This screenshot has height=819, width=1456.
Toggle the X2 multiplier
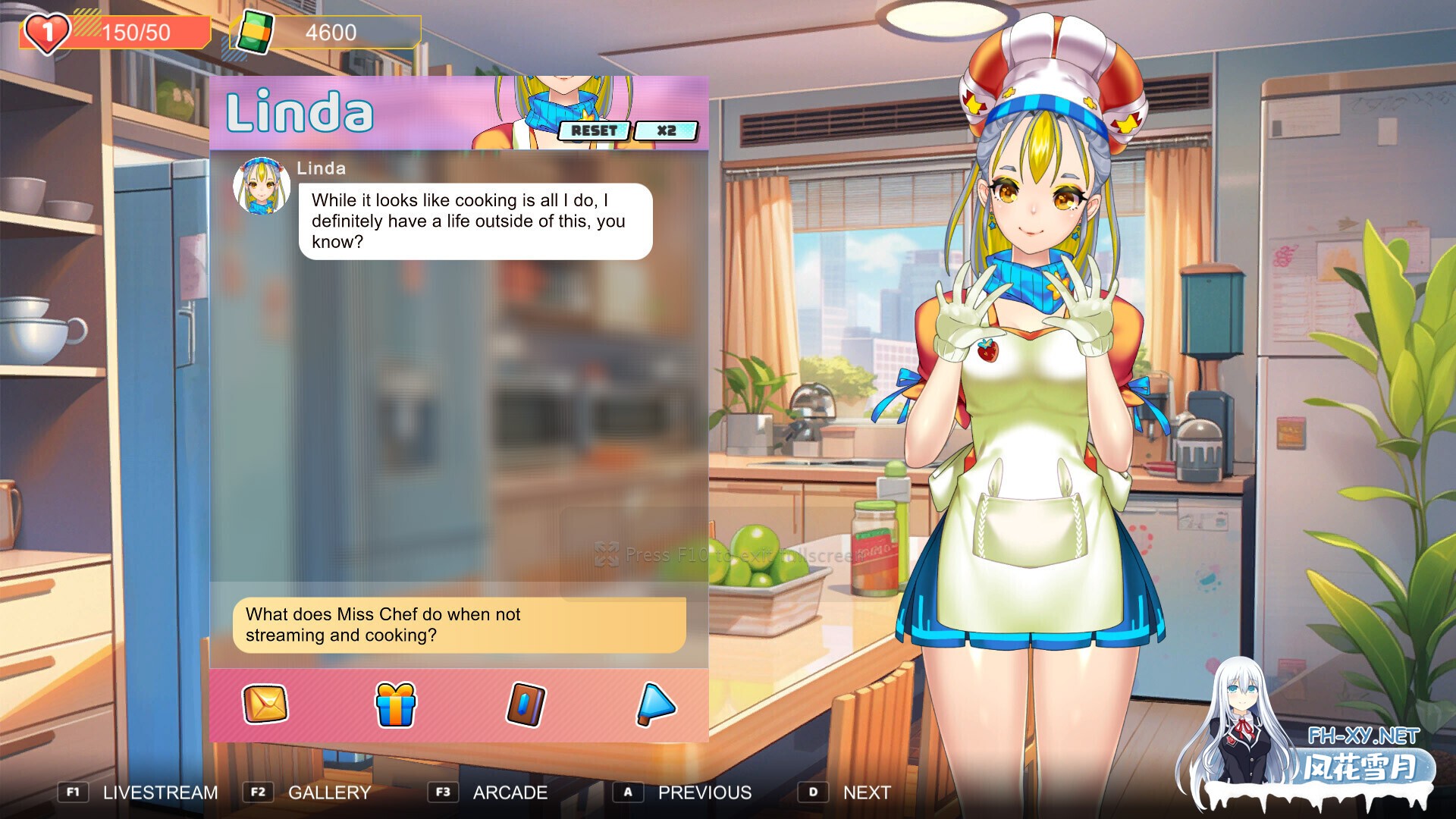coord(667,130)
